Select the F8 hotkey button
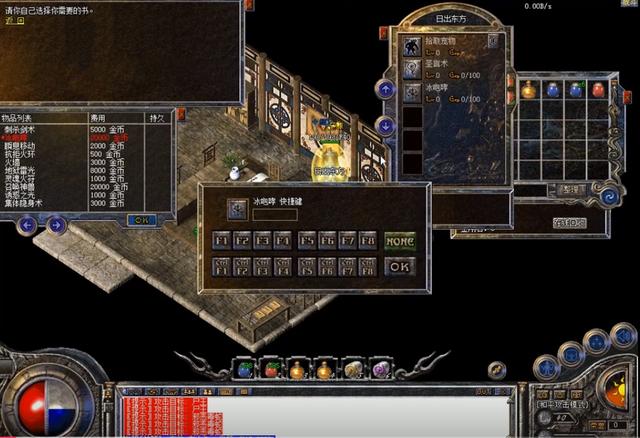Screen dimensions: 640x438 point(367,240)
